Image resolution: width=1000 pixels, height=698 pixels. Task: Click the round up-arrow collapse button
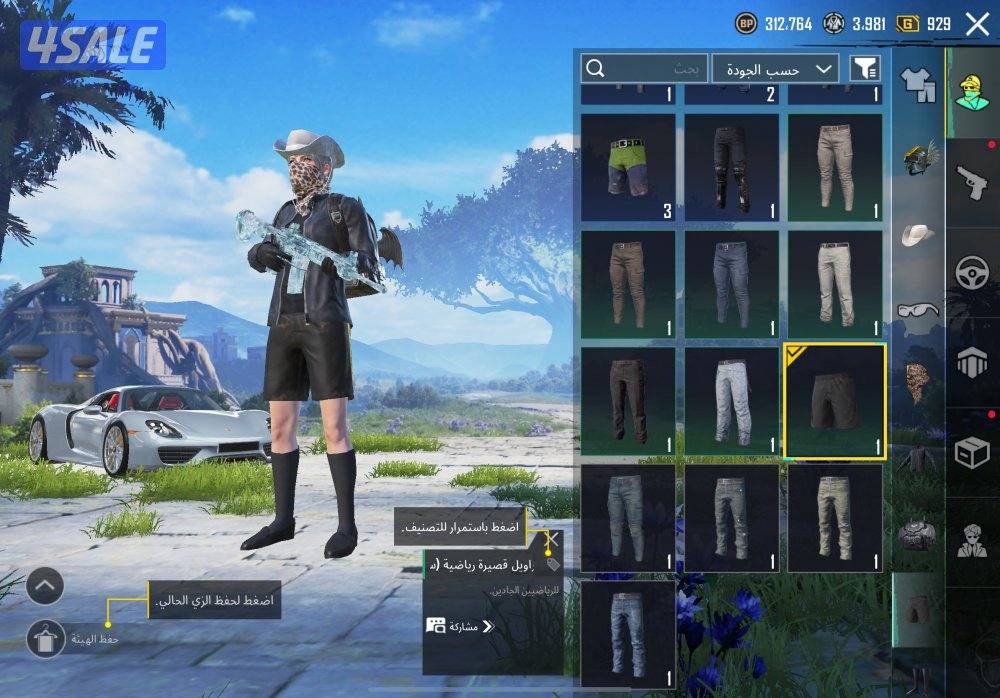point(45,586)
